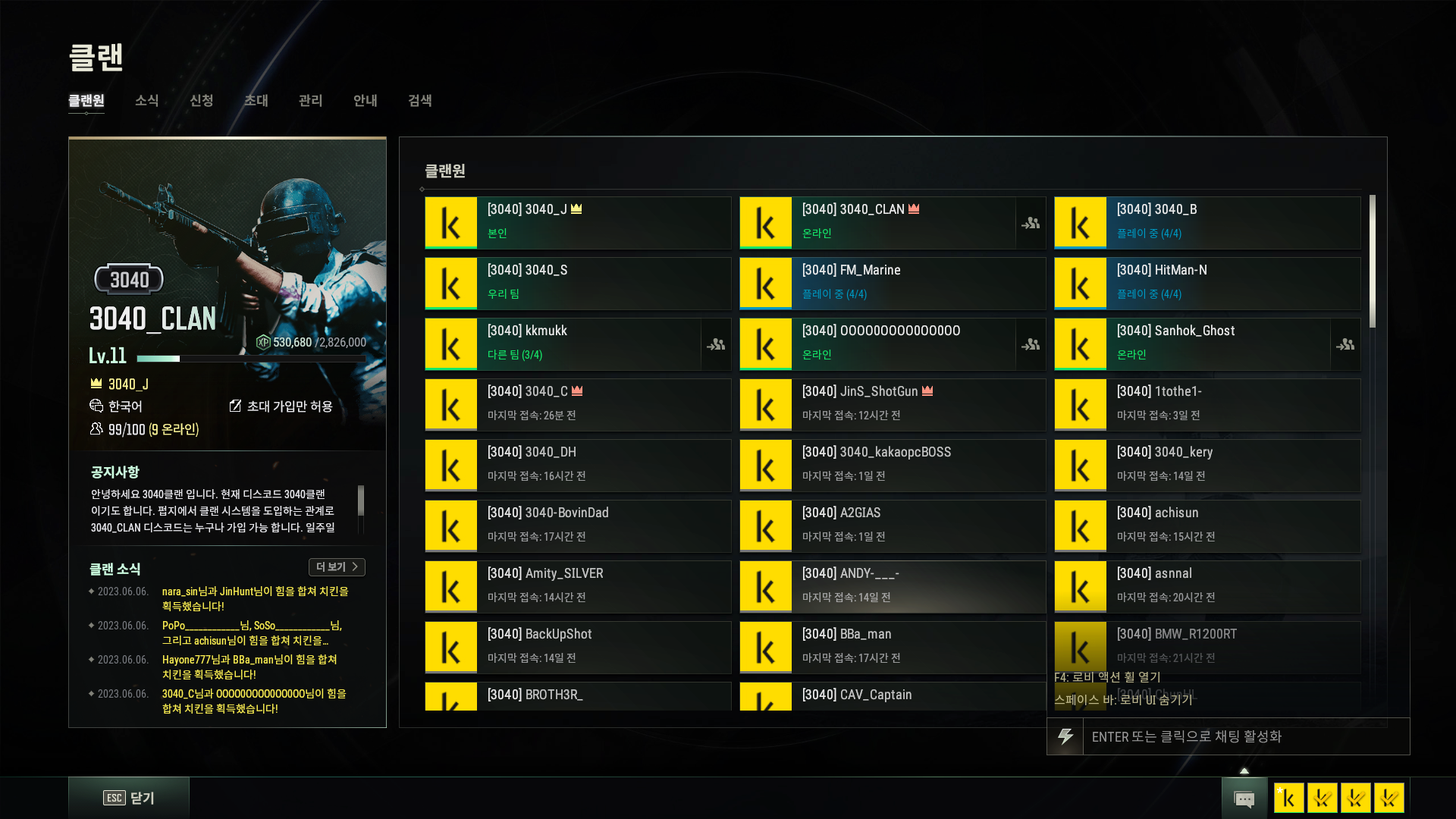
Task: Invite Sanhok_Ghost via the team icon
Action: 1345,345
